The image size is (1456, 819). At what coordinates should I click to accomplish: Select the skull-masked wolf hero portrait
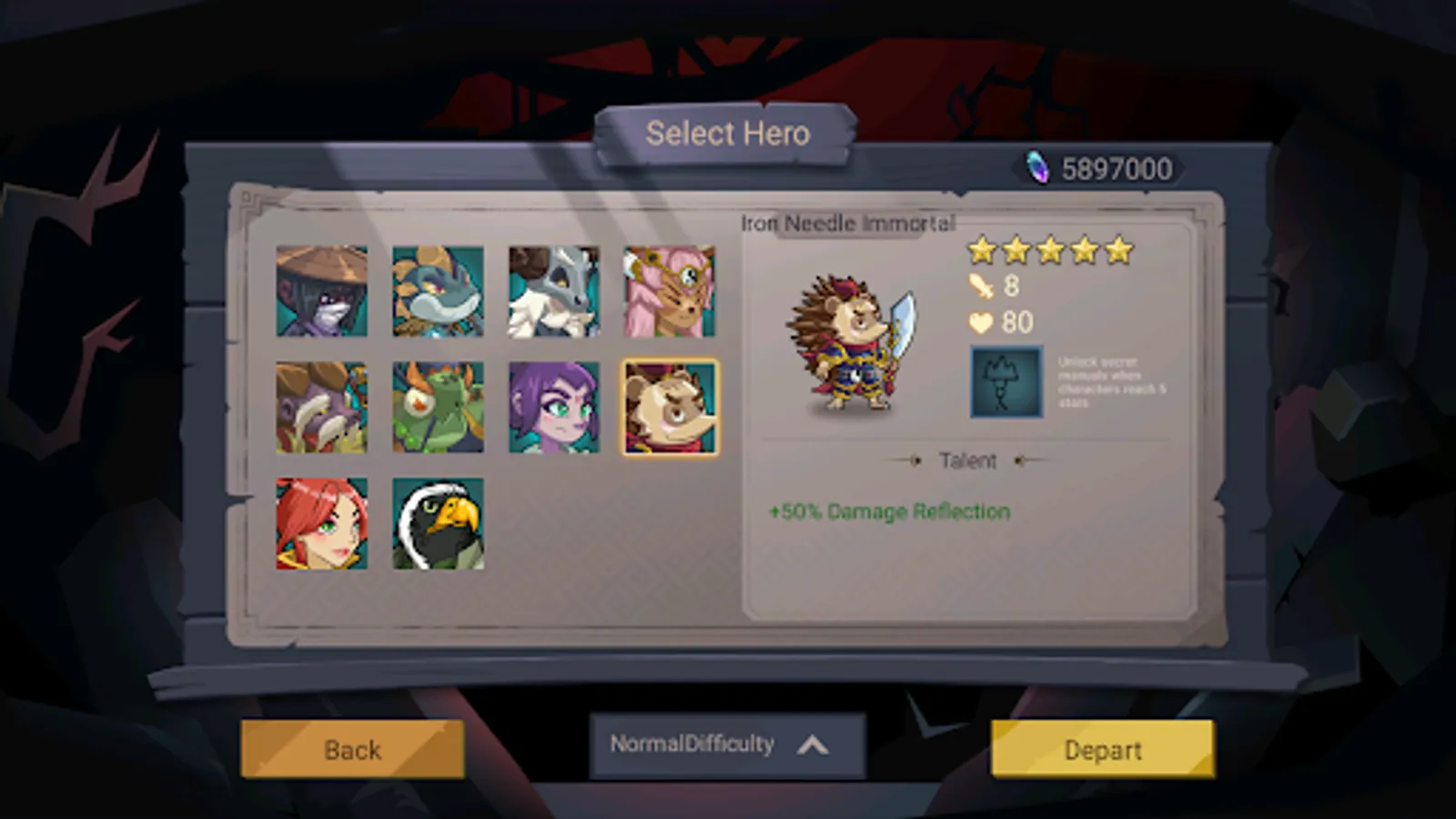tap(555, 291)
